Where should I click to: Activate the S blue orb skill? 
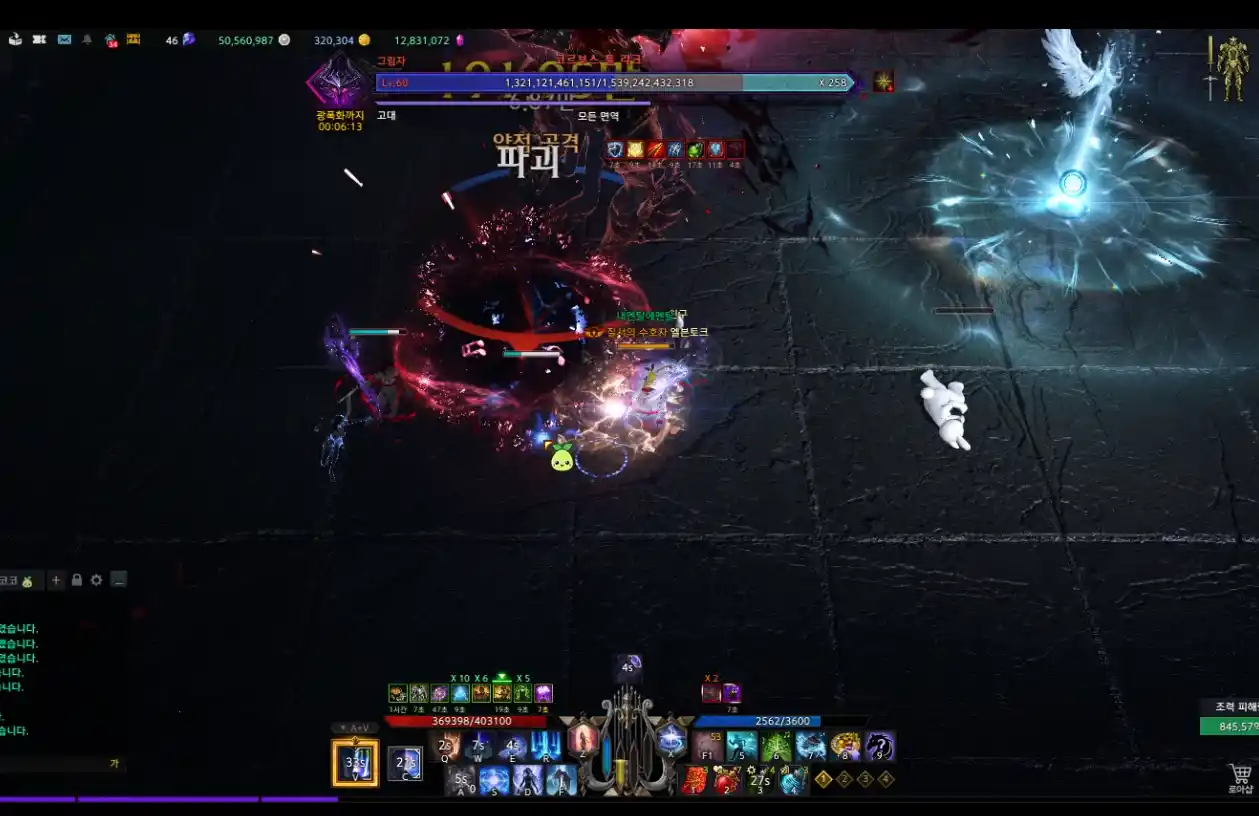[x=494, y=780]
